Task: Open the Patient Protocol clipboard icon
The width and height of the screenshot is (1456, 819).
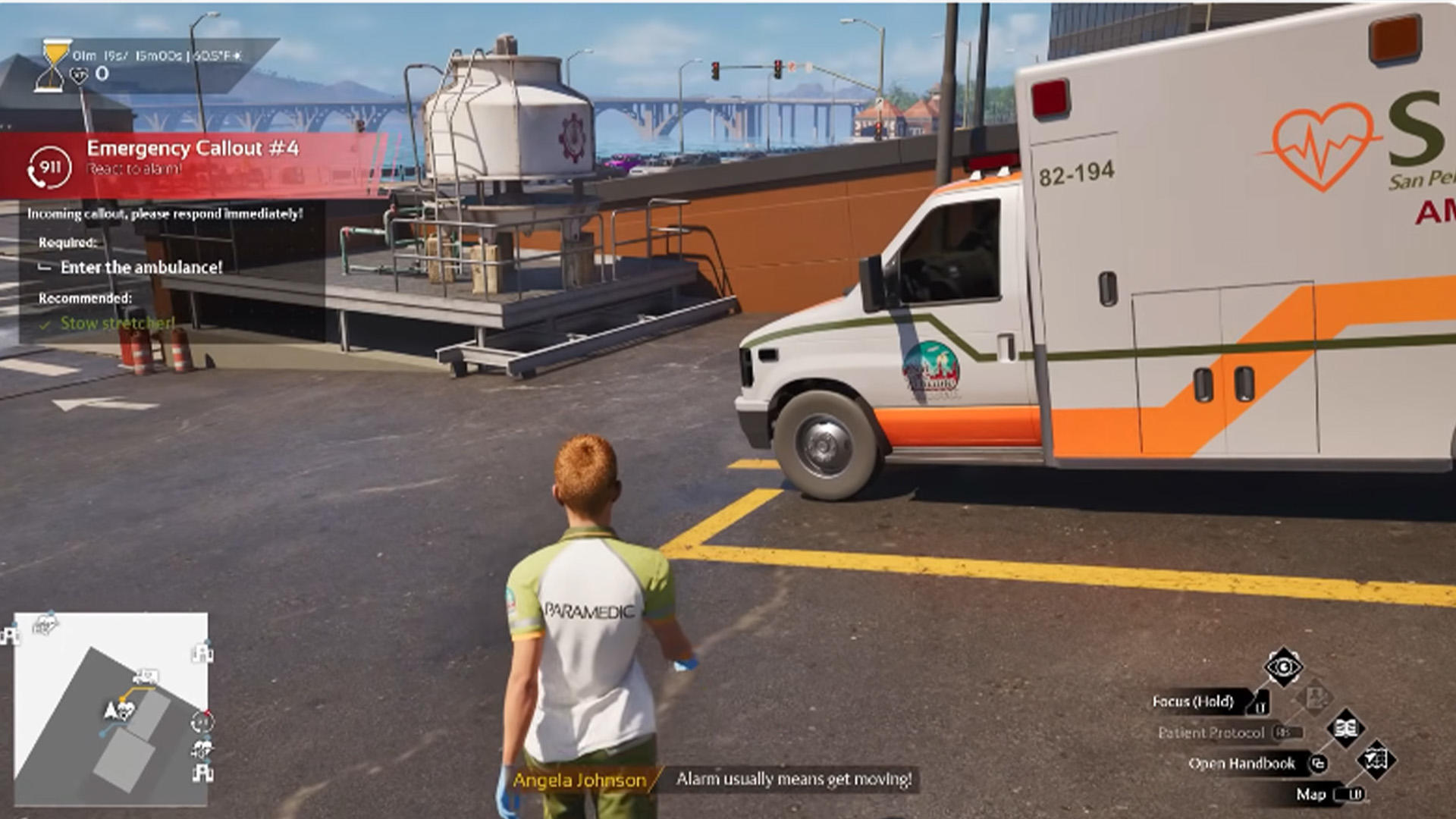Action: tap(1315, 698)
